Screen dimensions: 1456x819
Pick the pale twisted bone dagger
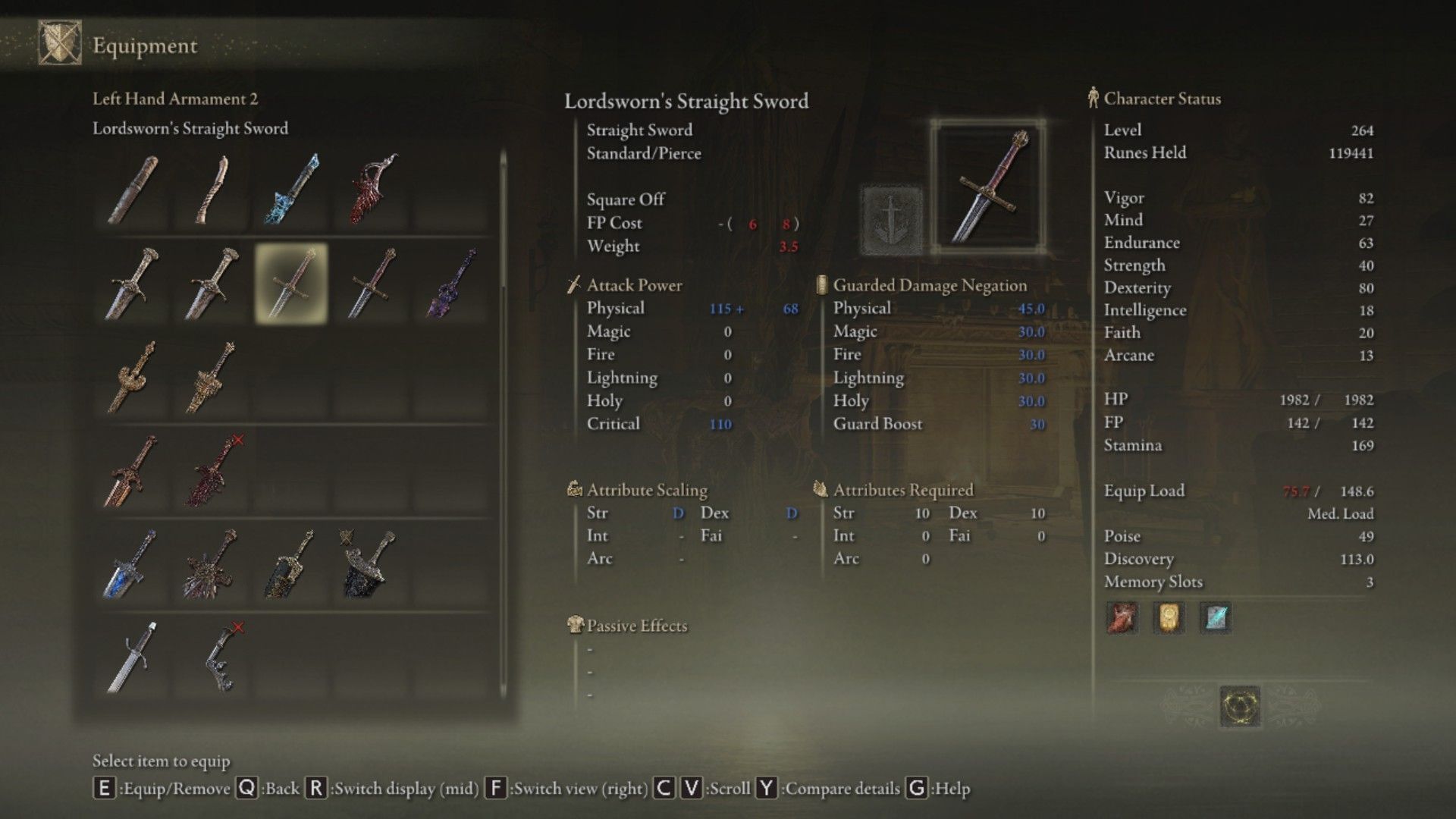tap(212, 189)
